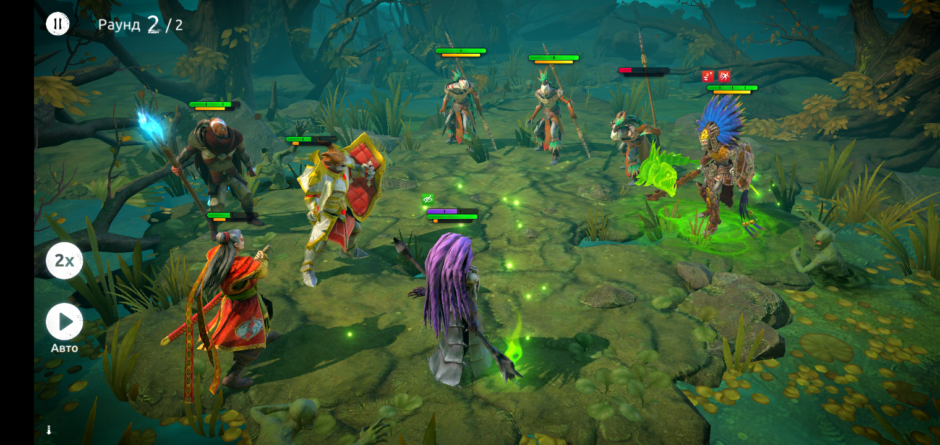
Task: Enable Авто auto-battle mode
Action: click(64, 322)
